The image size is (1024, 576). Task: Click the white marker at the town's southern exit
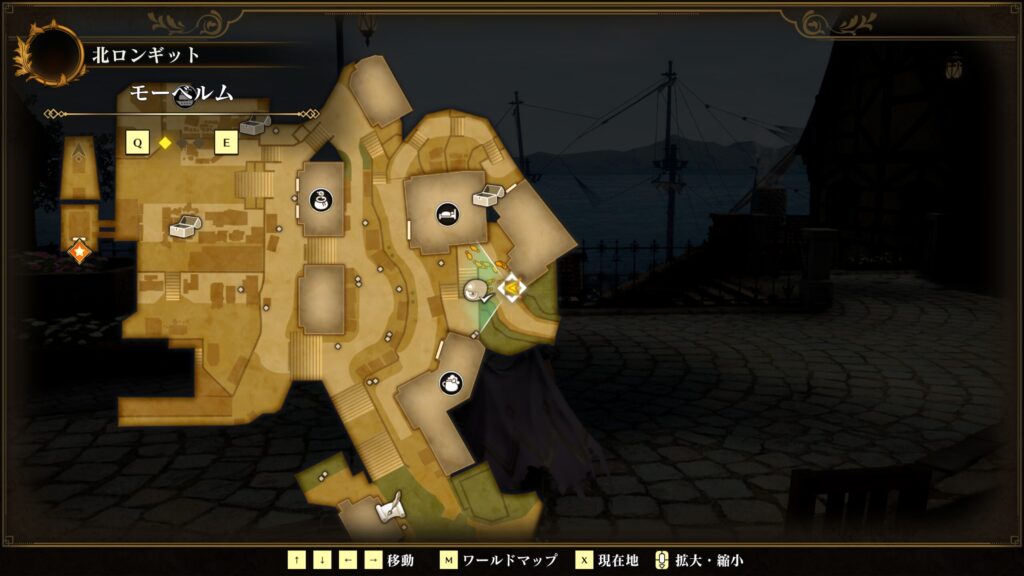pyautogui.click(x=388, y=511)
